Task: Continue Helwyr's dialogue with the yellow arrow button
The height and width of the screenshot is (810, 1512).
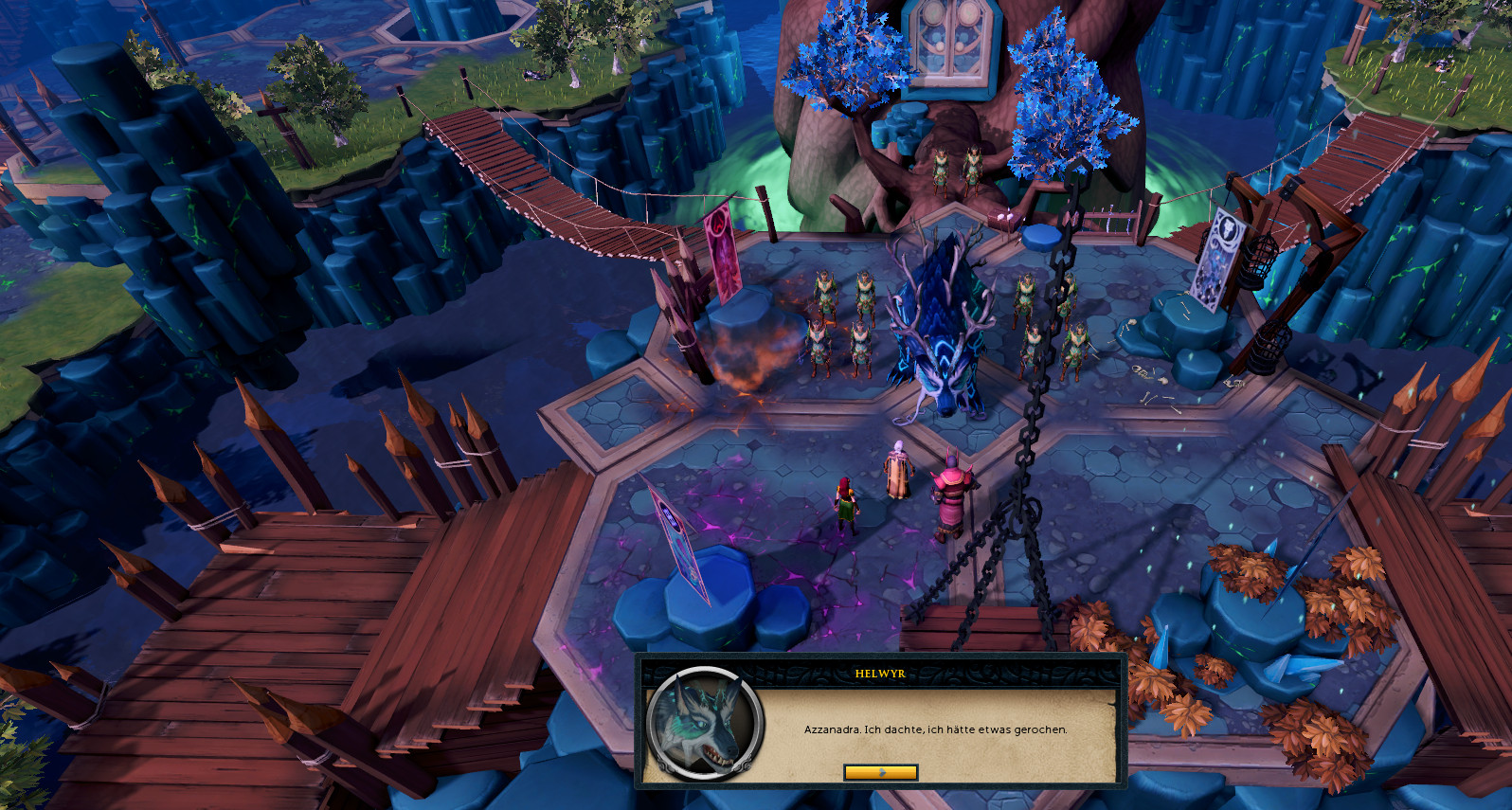Action: 880,772
